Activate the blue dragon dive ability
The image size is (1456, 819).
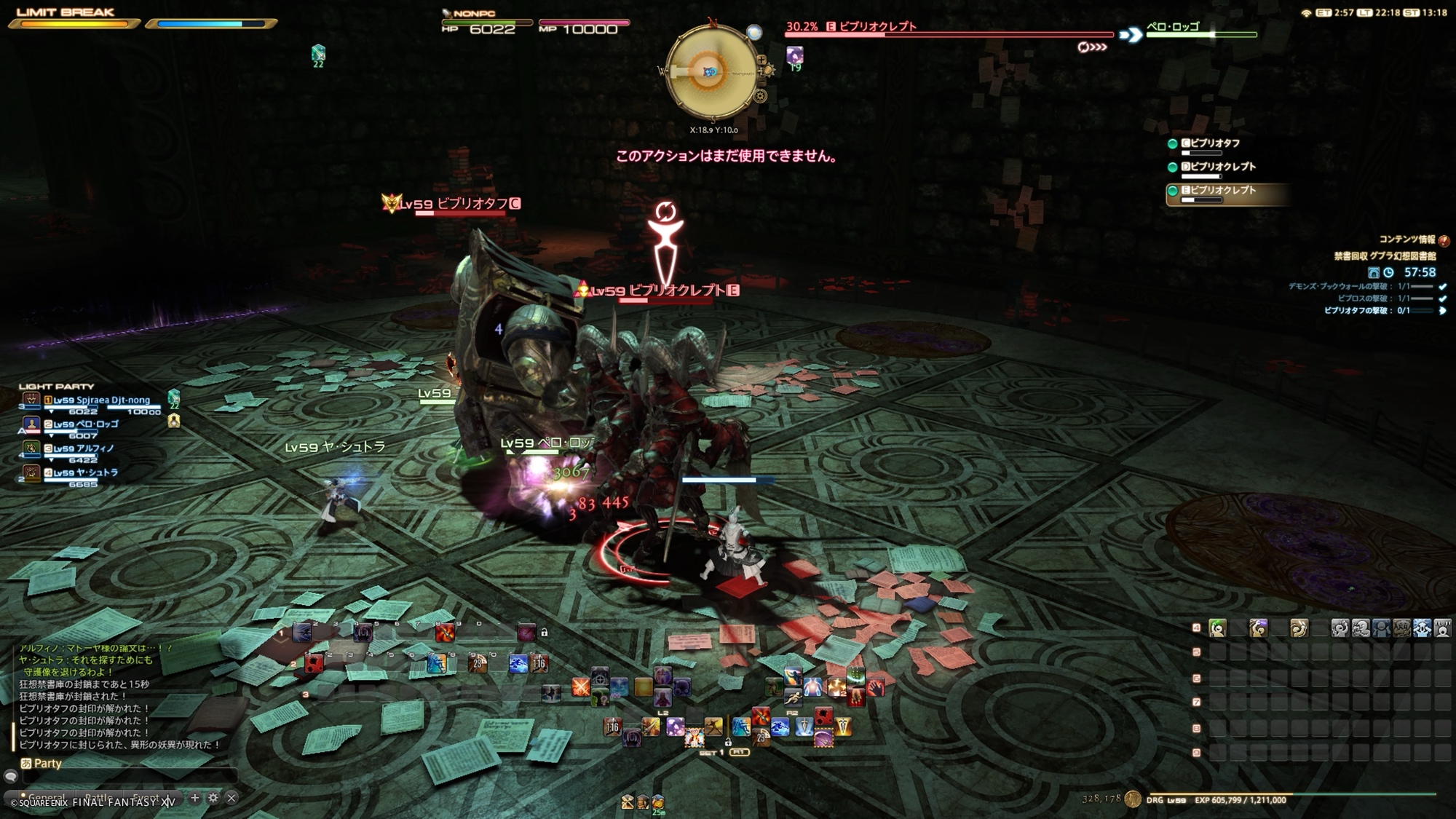pos(779,727)
